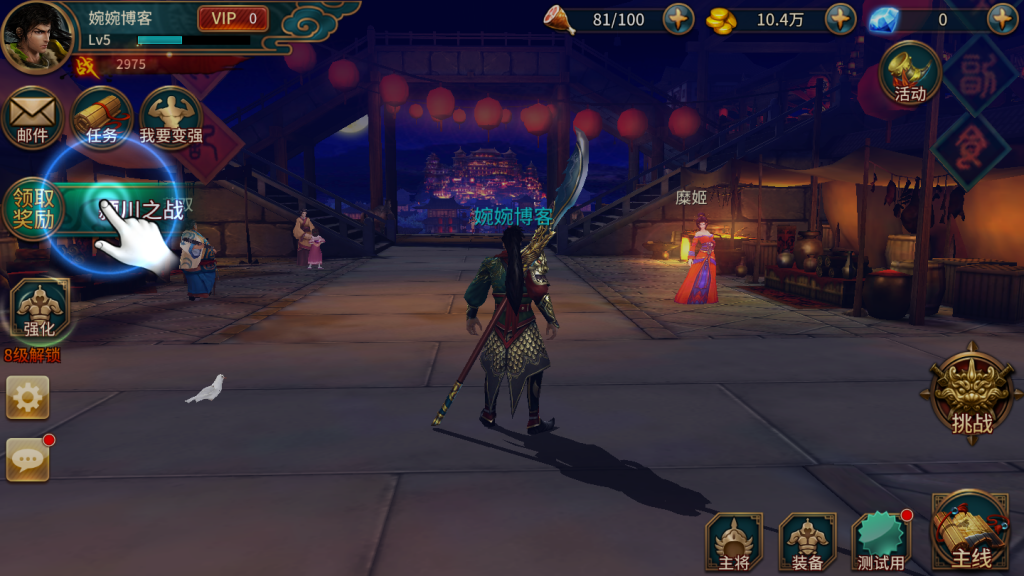Open the 强化 enhancement icon
Image resolution: width=1024 pixels, height=576 pixels.
pyautogui.click(x=40, y=310)
